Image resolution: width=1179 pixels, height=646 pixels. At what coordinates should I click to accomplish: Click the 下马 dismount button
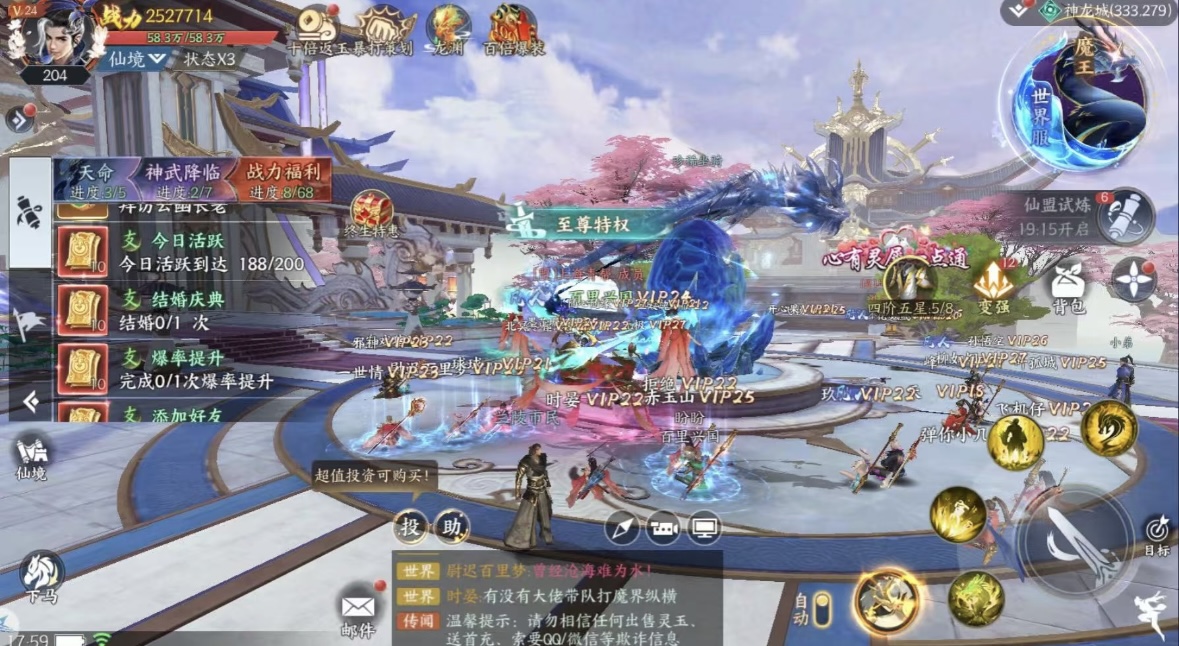[x=41, y=577]
